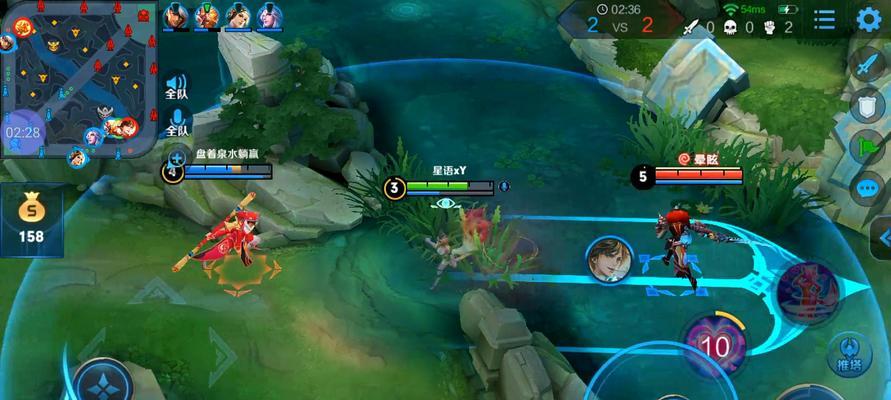
Task: Toggle the team microphone
Action: [176, 124]
